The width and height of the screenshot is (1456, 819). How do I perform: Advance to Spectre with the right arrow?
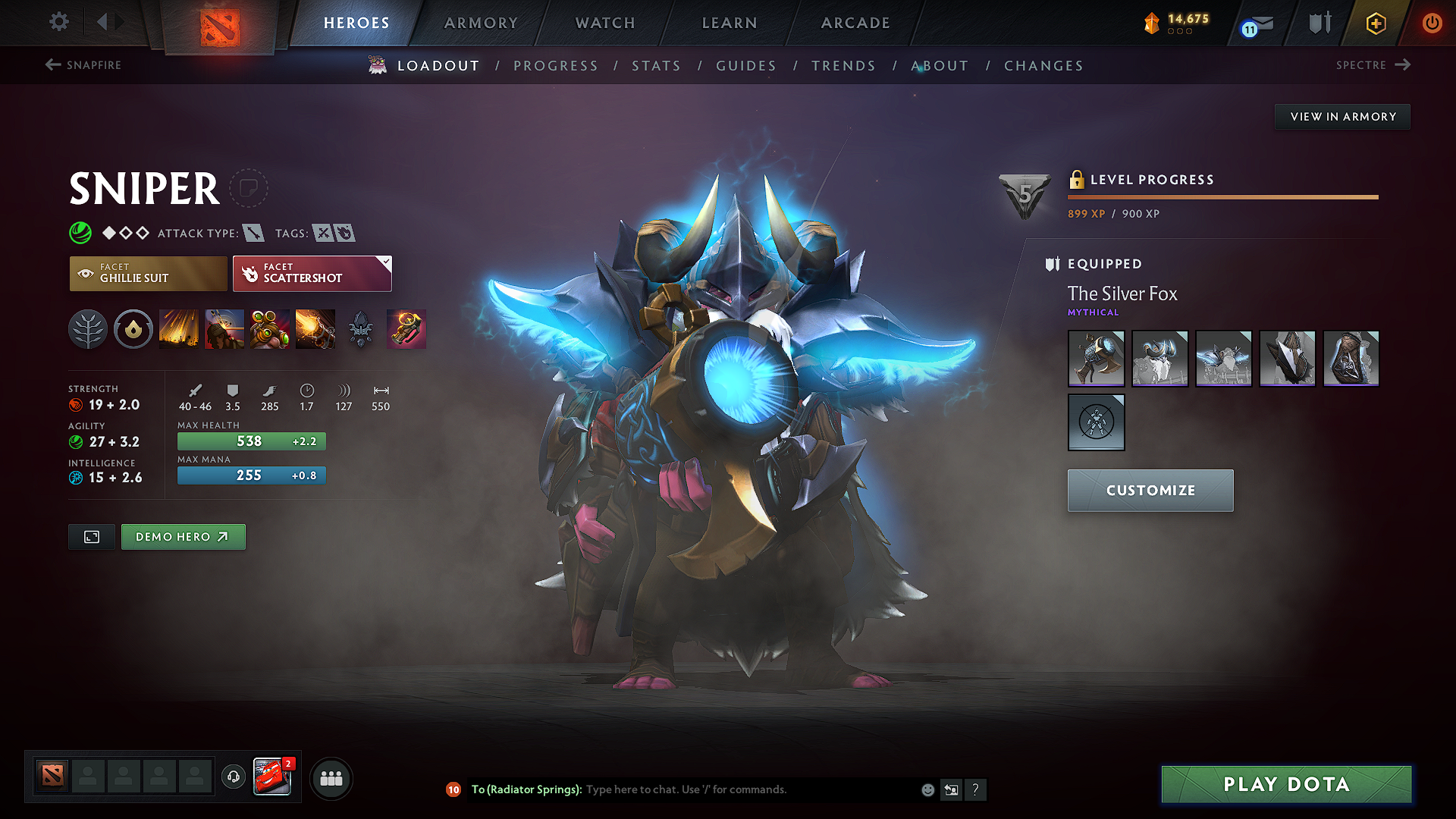pyautogui.click(x=1404, y=65)
